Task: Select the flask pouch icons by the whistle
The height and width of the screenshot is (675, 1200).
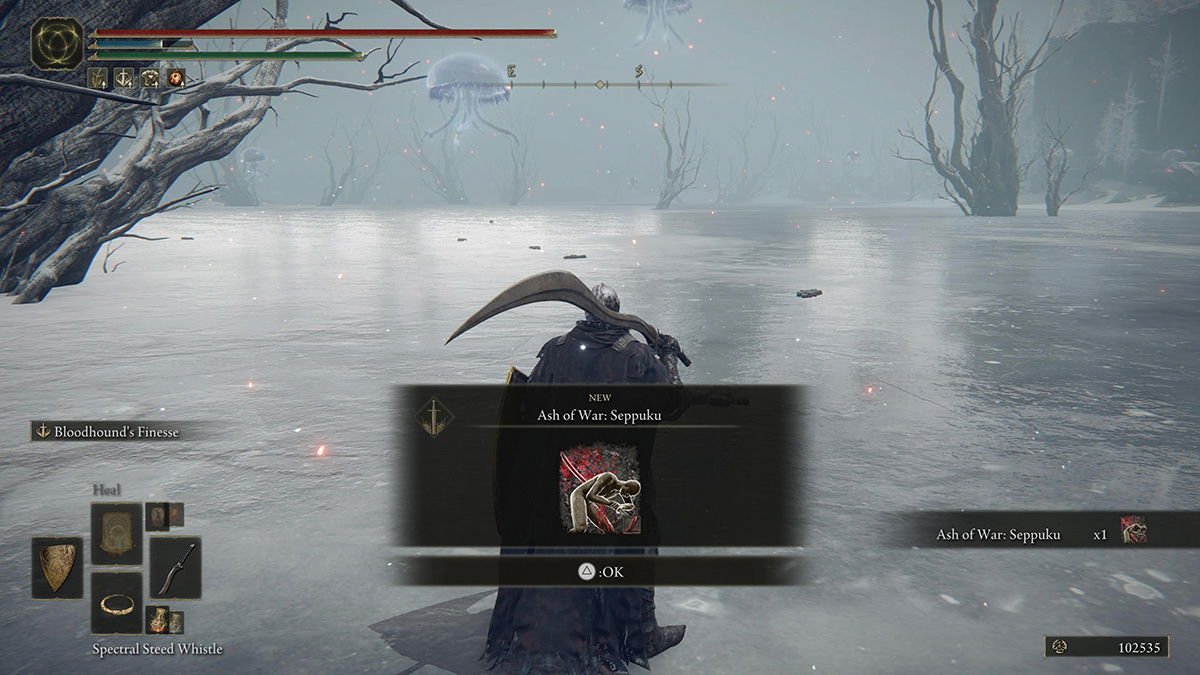Action: (x=165, y=620)
